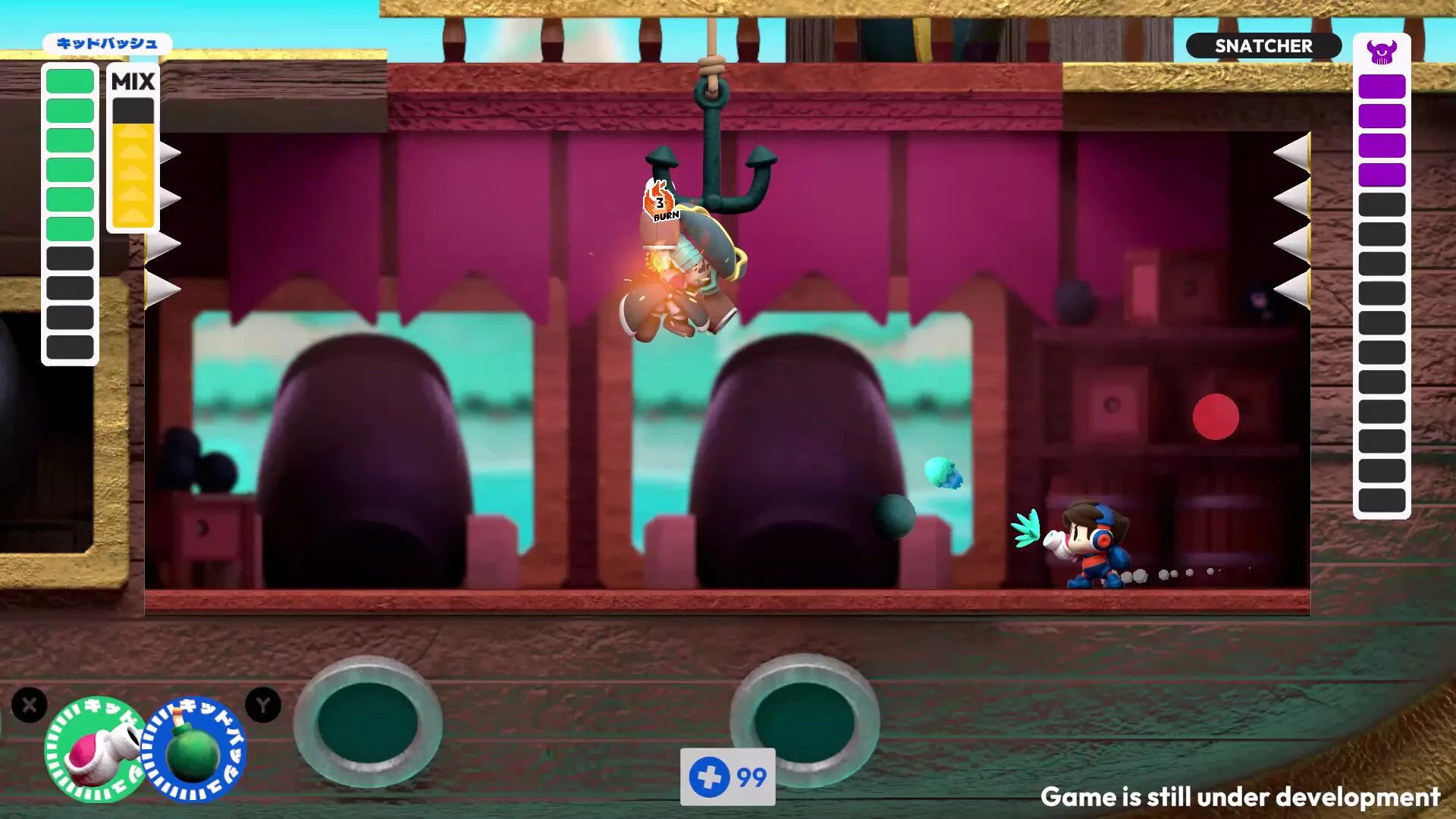Use the blue plus healing item

710,777
